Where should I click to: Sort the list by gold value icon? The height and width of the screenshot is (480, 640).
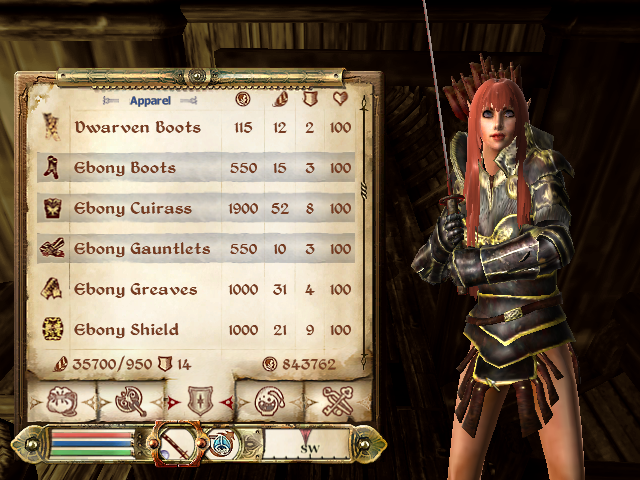point(241,100)
